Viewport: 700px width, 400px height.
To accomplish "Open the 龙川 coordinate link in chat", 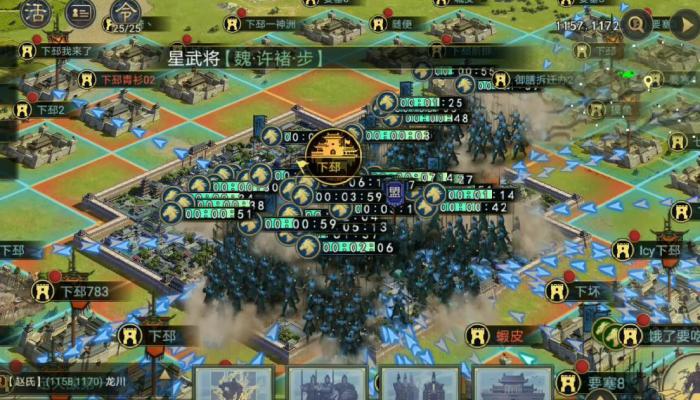I will 117,381.
